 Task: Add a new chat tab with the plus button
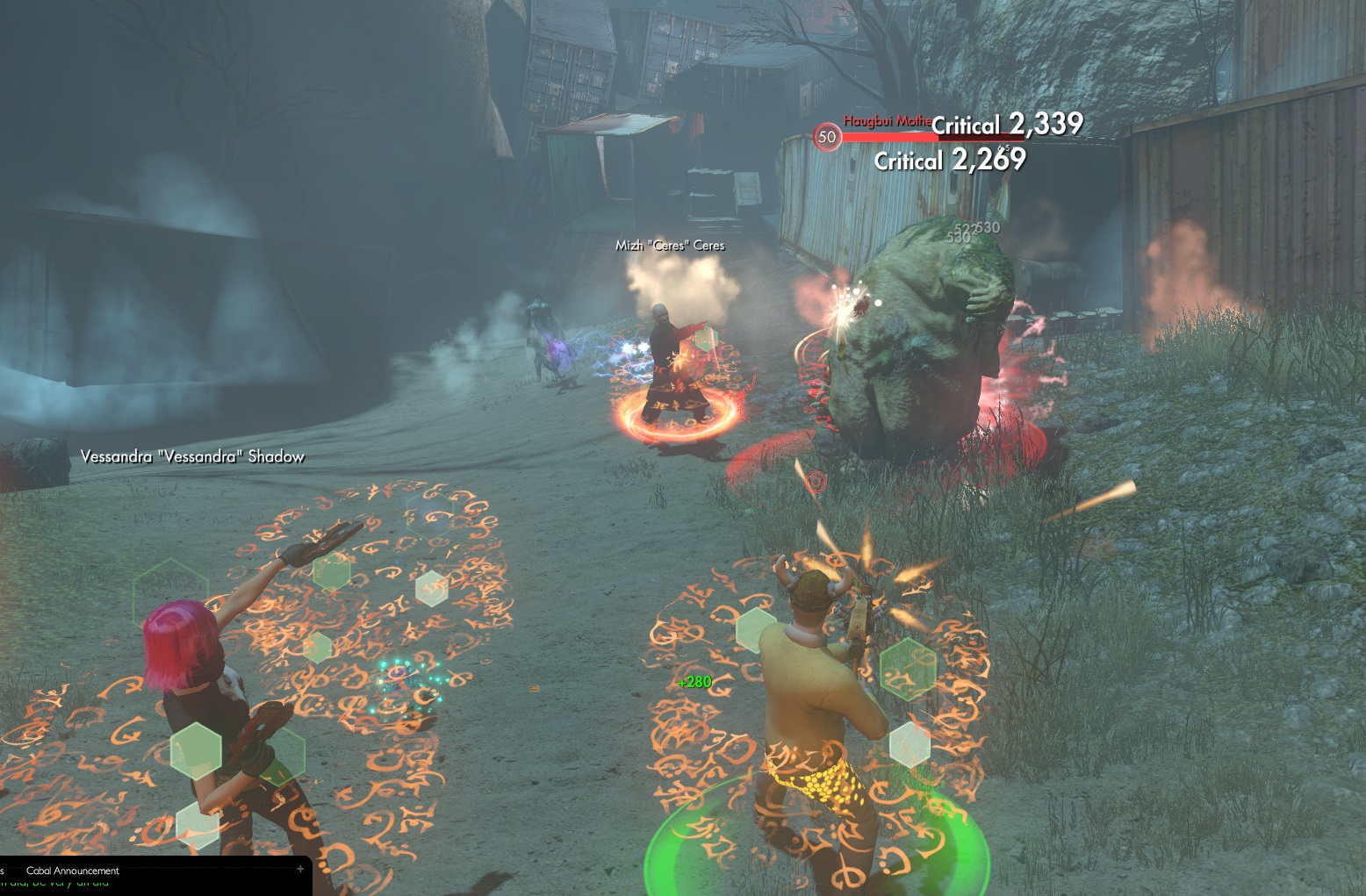click(x=300, y=869)
